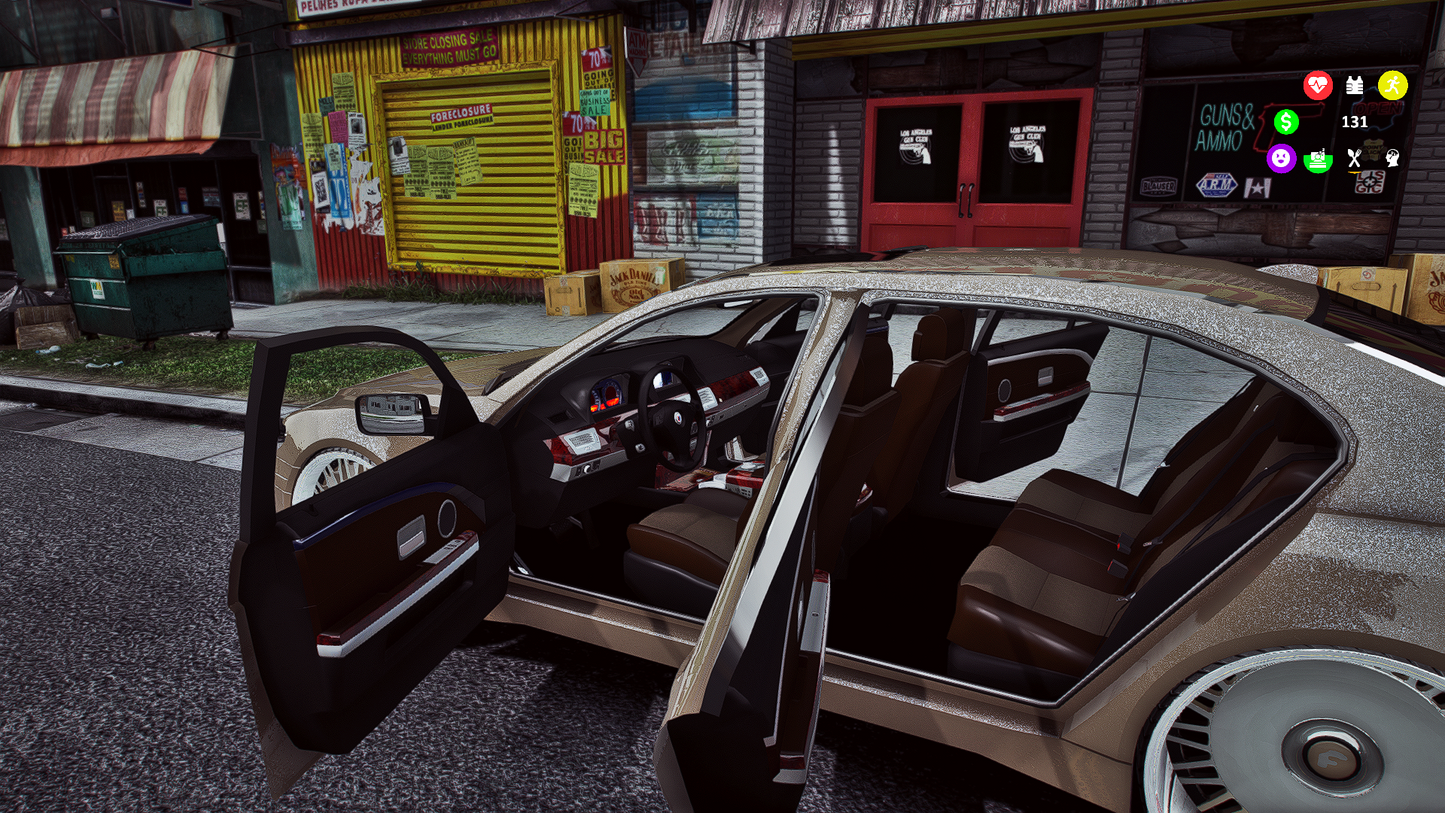
Task: Select the green GOING OUT OF BUSINESS poster
Action: pyautogui.click(x=594, y=101)
